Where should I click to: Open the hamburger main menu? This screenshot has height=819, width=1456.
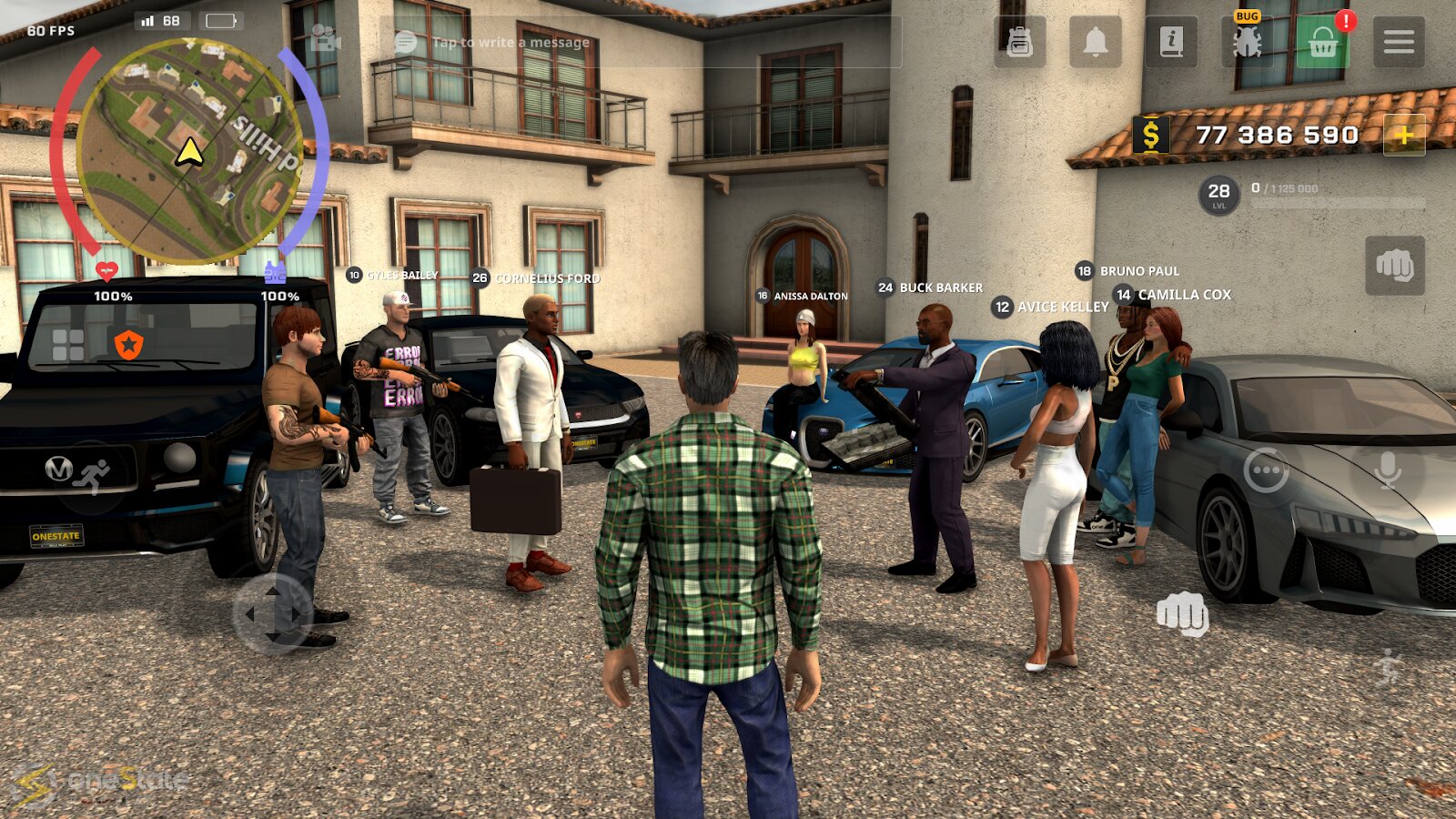tap(1399, 42)
